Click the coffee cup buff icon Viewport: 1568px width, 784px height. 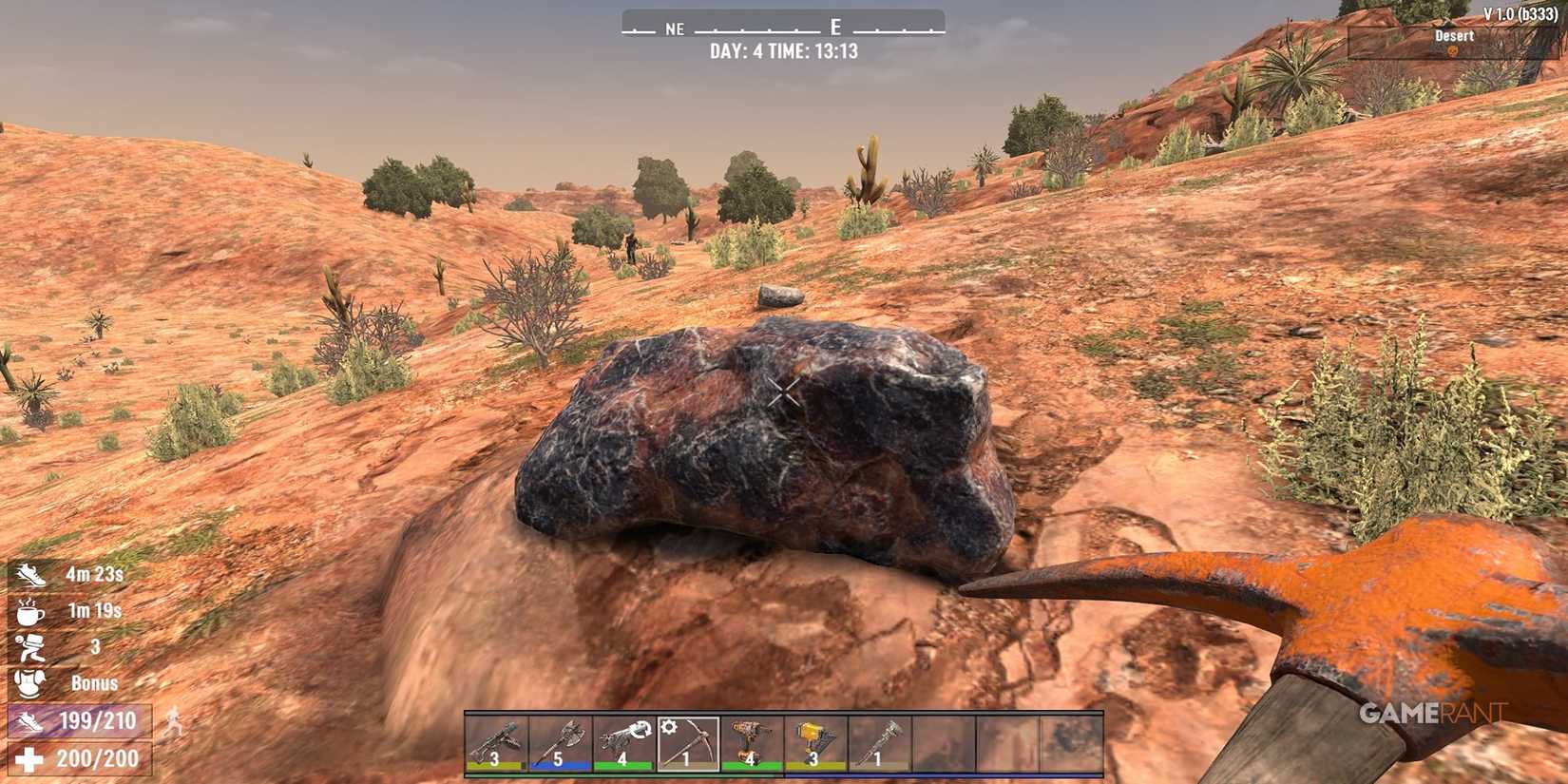(29, 610)
